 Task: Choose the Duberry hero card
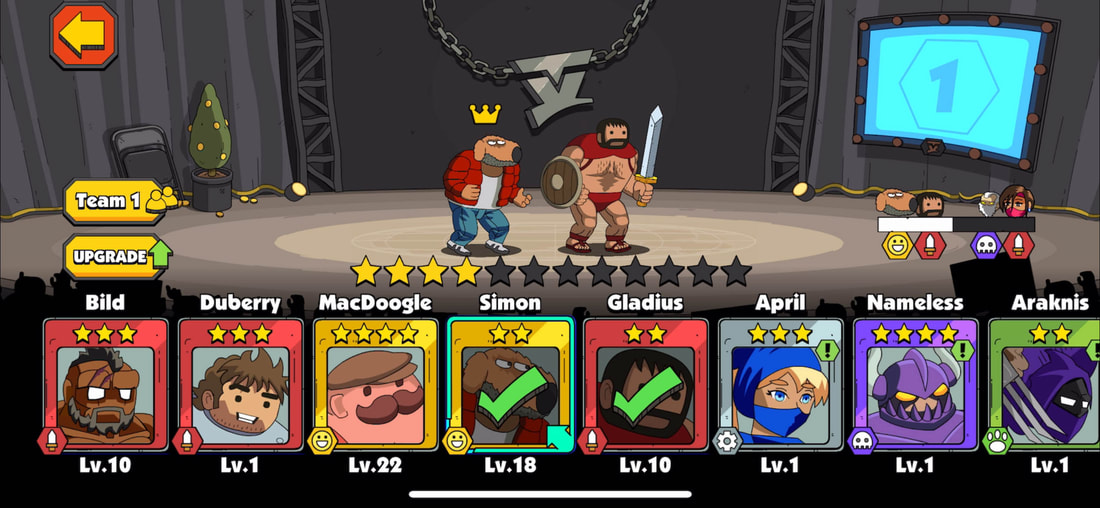pos(240,383)
